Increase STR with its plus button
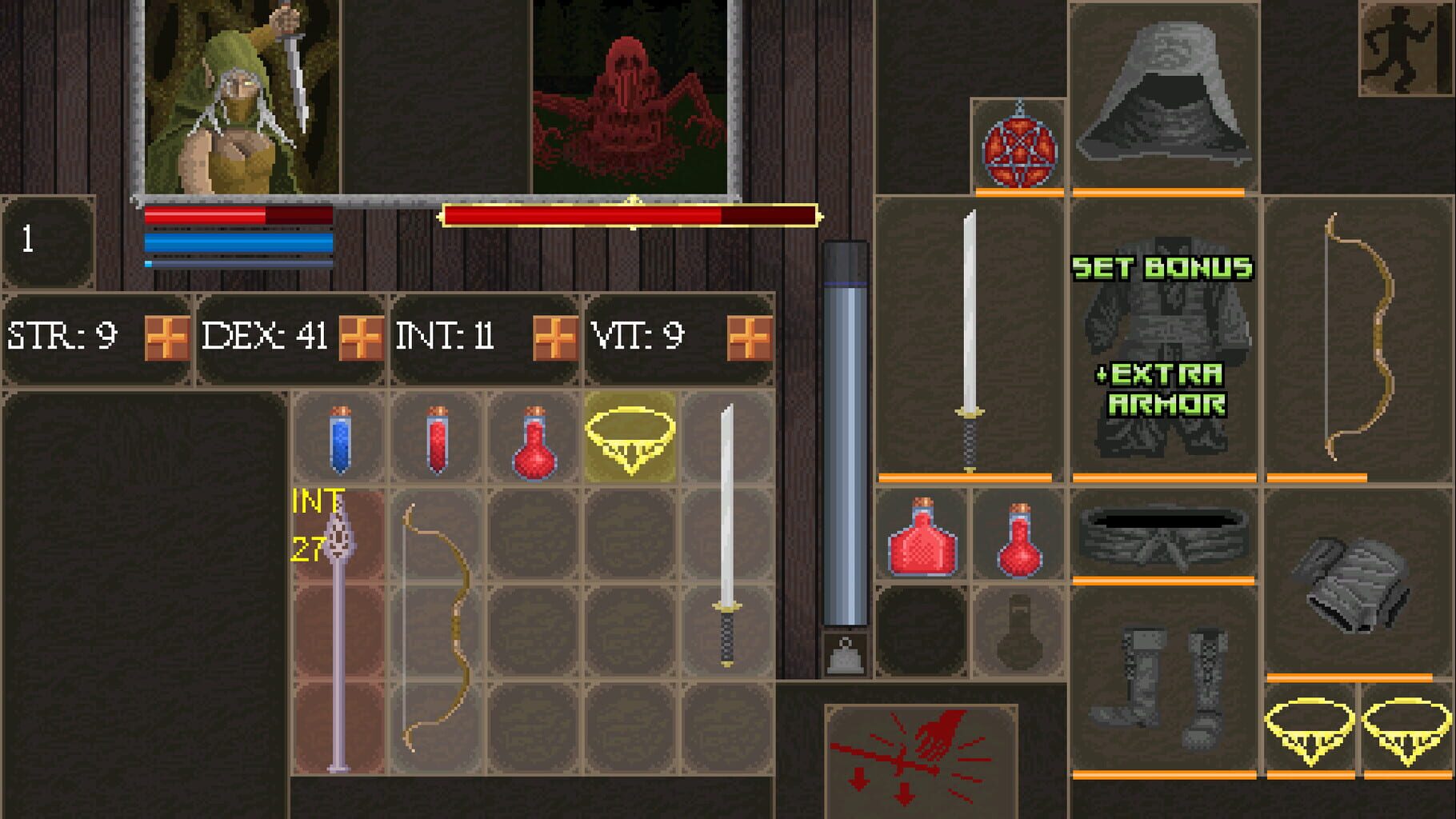Image resolution: width=1456 pixels, height=819 pixels. (167, 338)
